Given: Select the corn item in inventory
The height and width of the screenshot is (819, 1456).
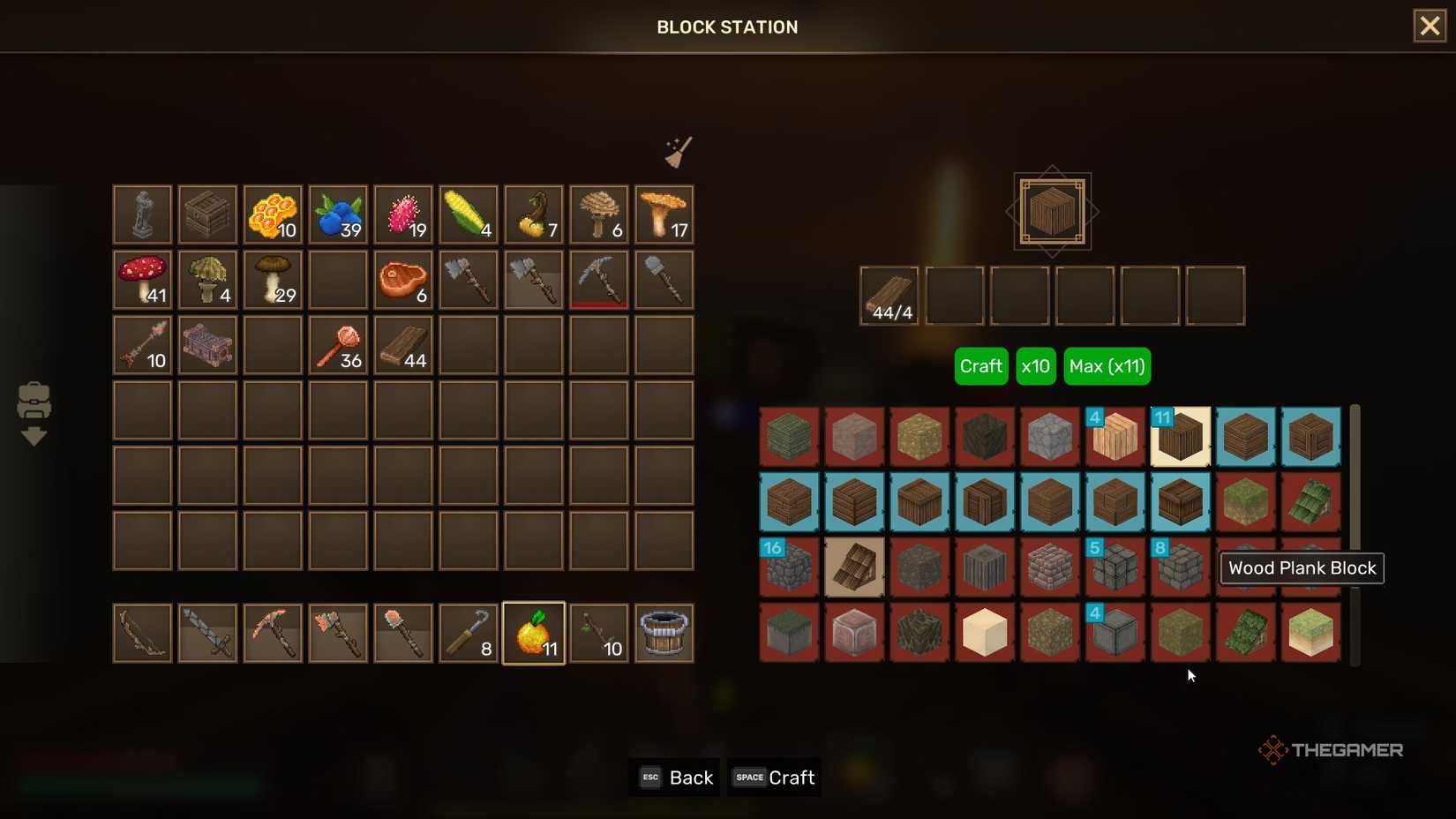Looking at the screenshot, I should coord(469,214).
